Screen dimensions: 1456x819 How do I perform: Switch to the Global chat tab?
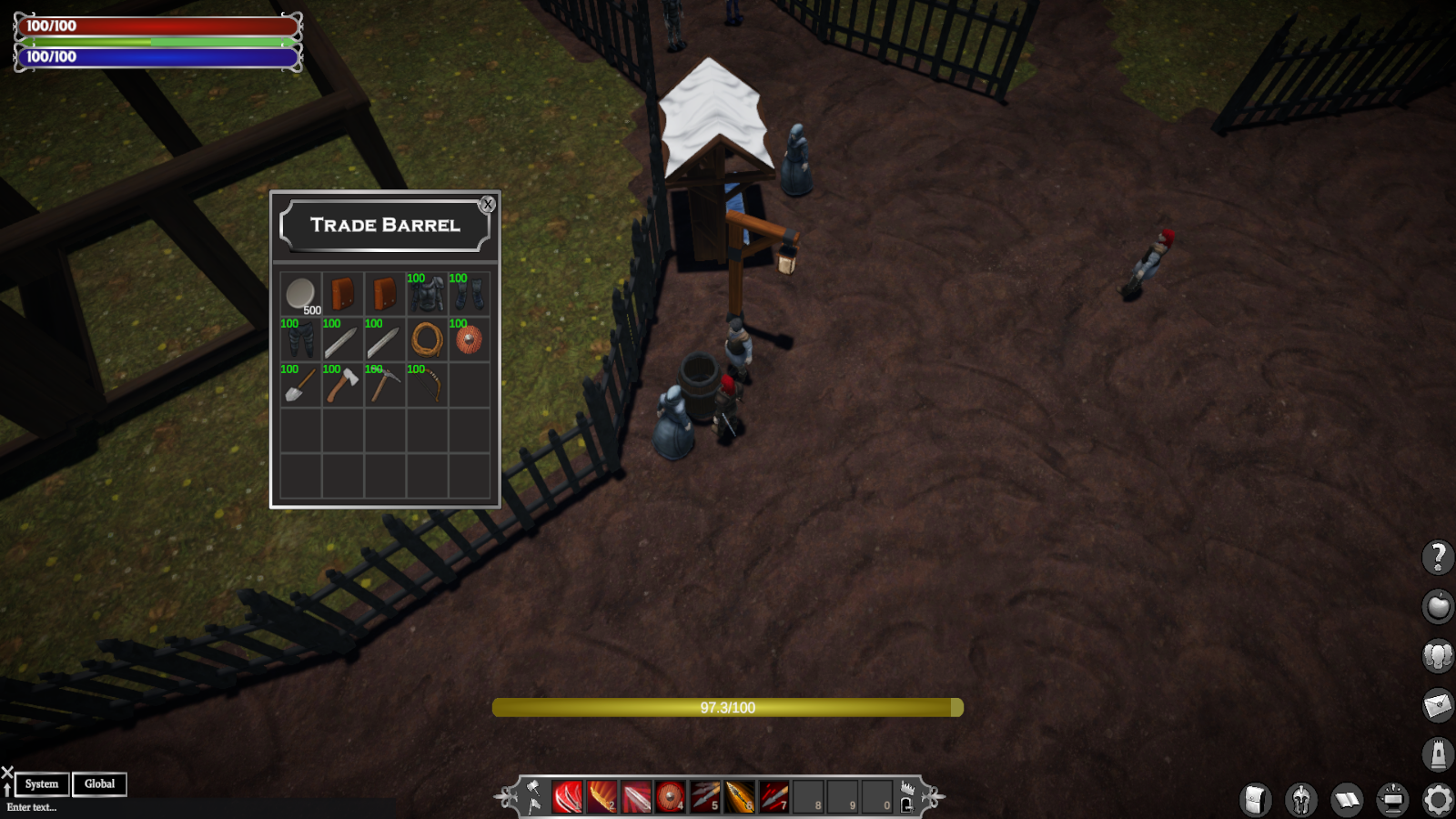(x=99, y=784)
